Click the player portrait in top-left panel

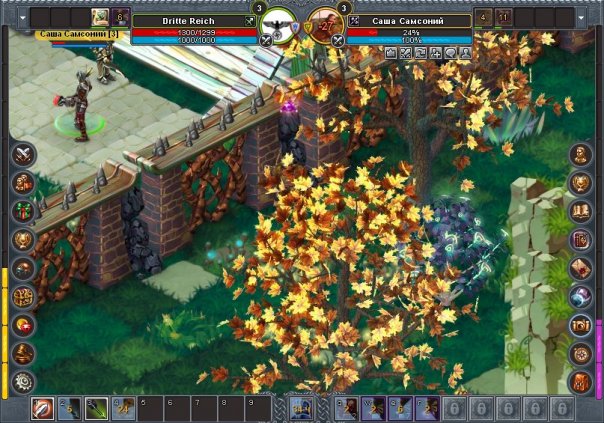[101, 16]
